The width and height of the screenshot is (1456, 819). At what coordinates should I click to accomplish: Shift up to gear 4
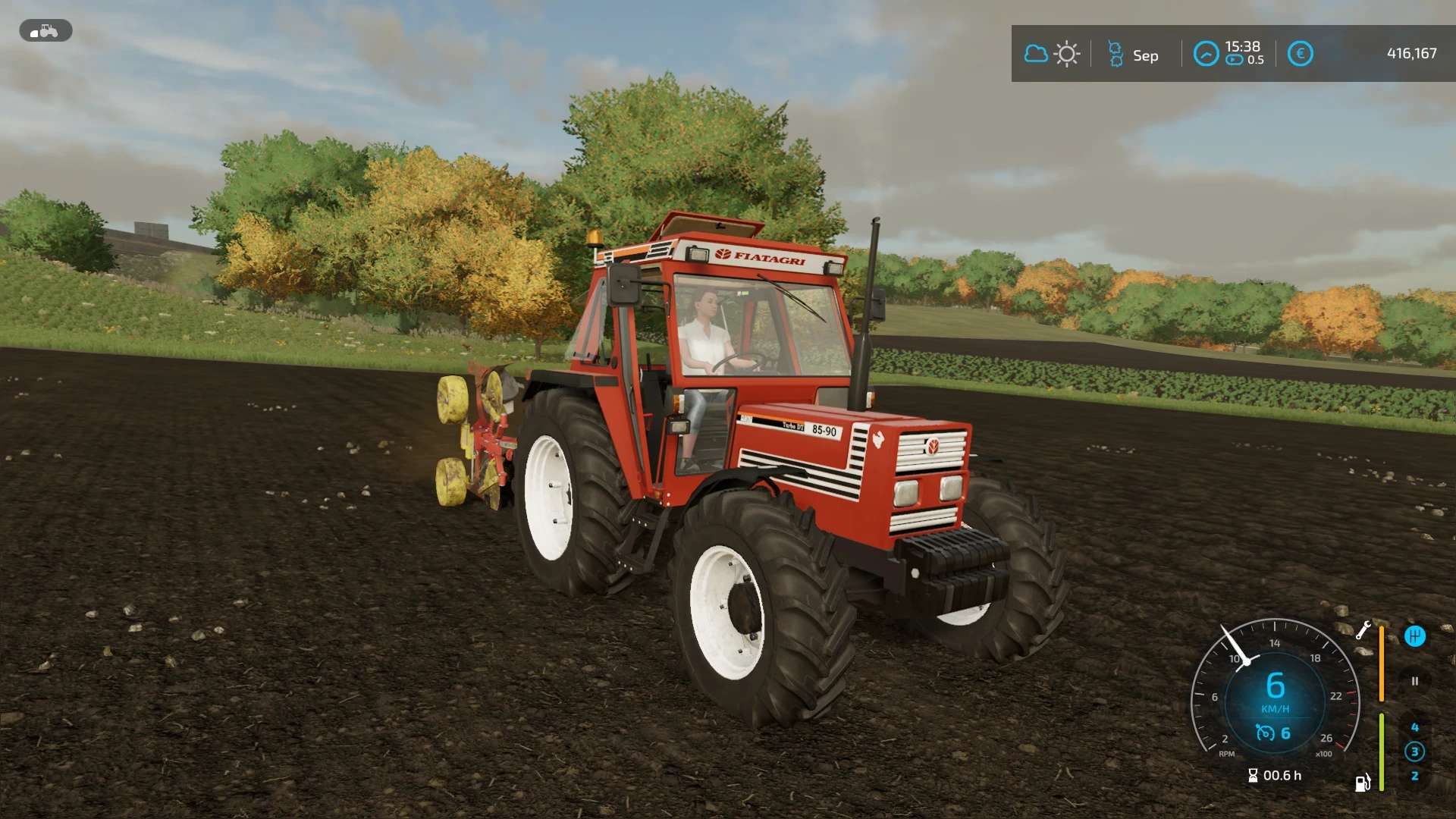pos(1414,727)
